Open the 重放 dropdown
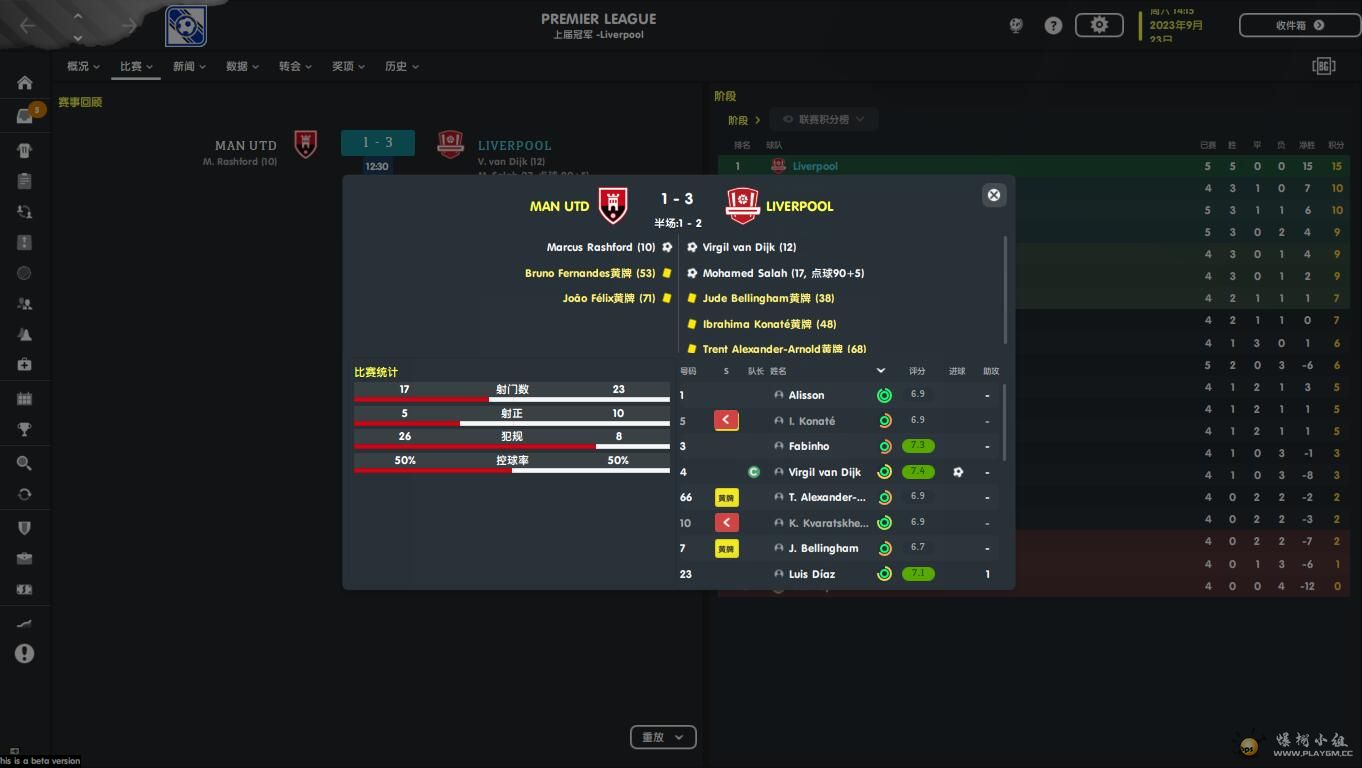 [x=662, y=737]
